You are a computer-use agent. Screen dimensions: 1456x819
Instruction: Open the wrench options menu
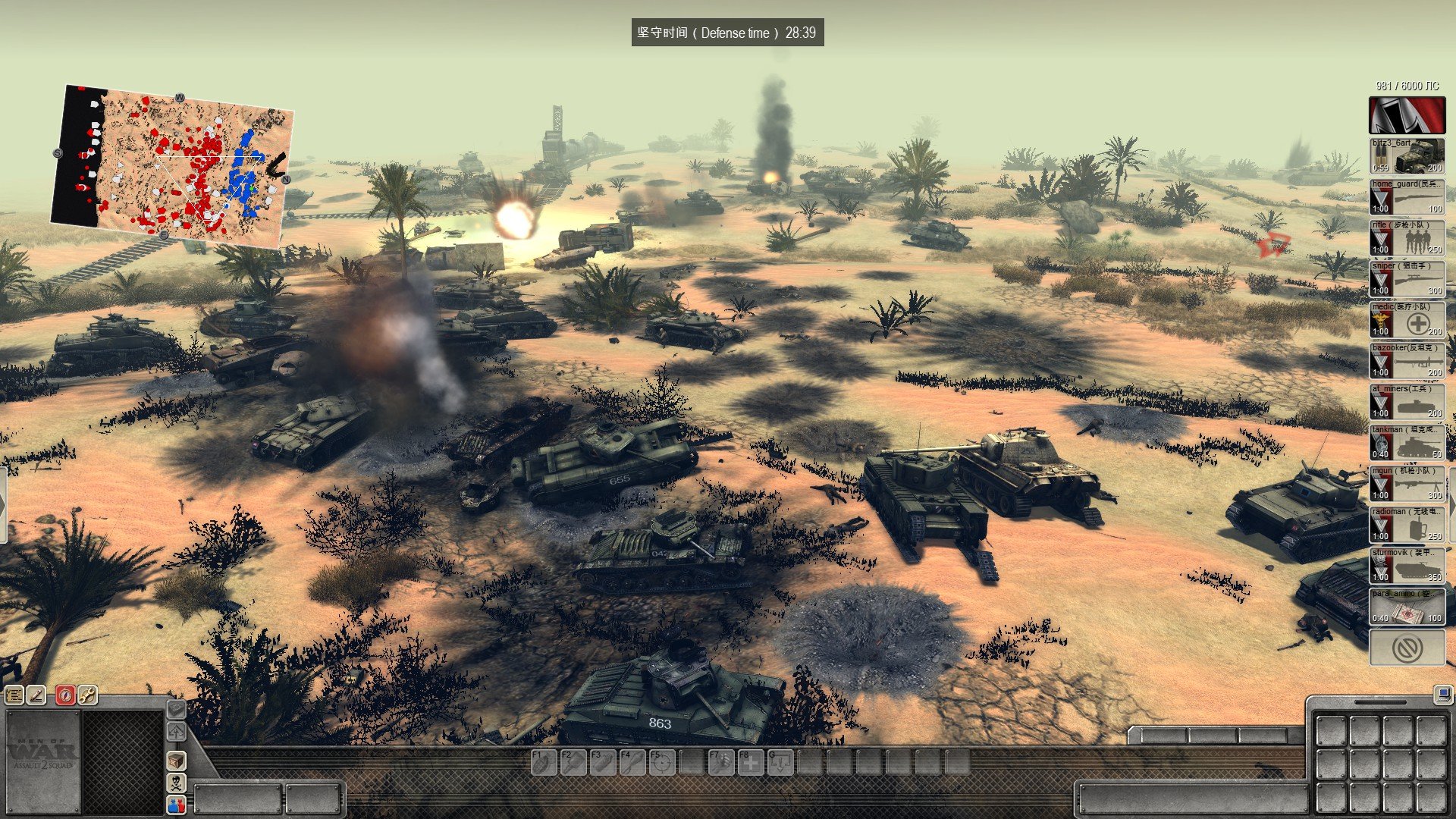(x=87, y=695)
